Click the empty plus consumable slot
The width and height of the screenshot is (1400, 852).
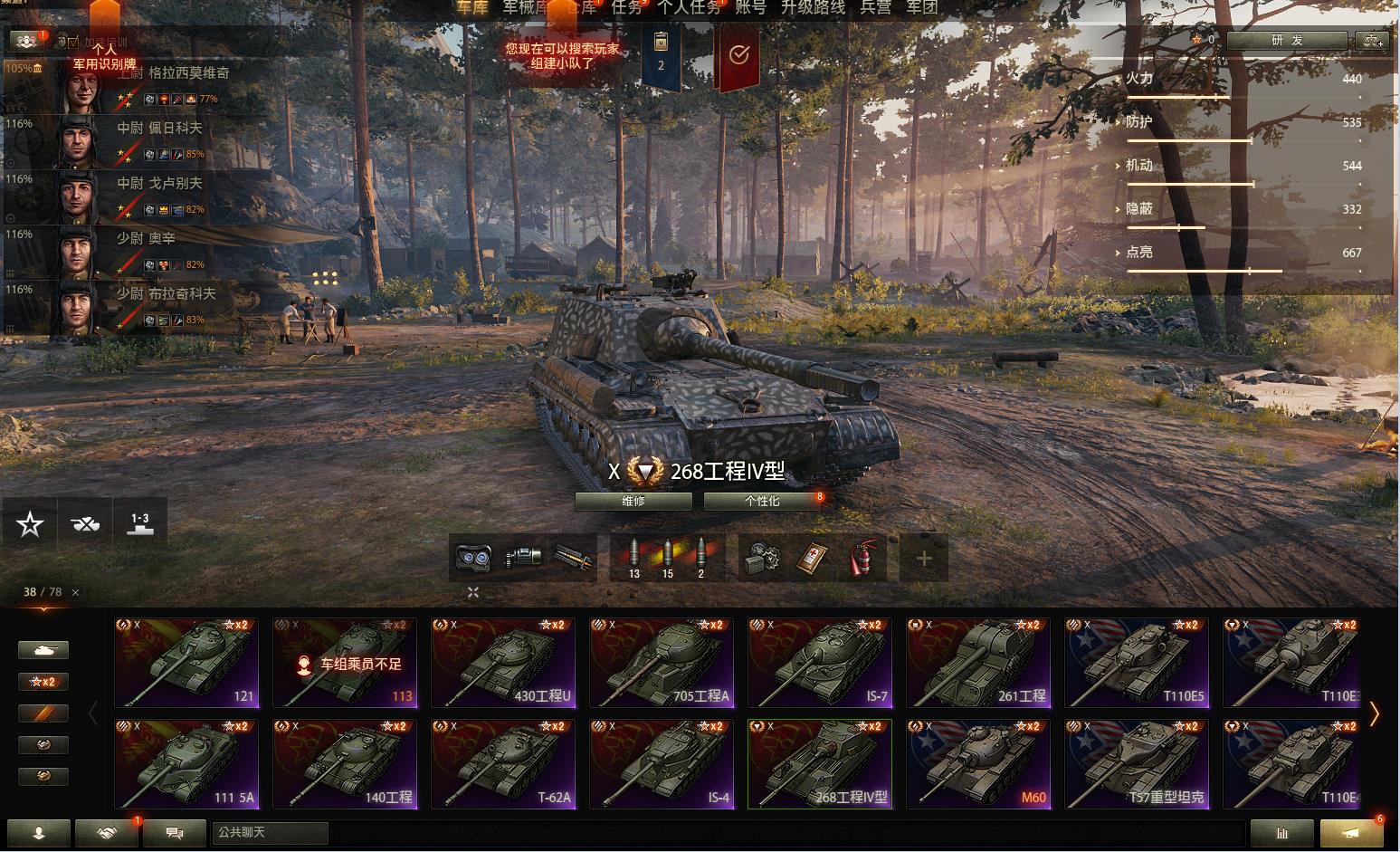click(923, 558)
